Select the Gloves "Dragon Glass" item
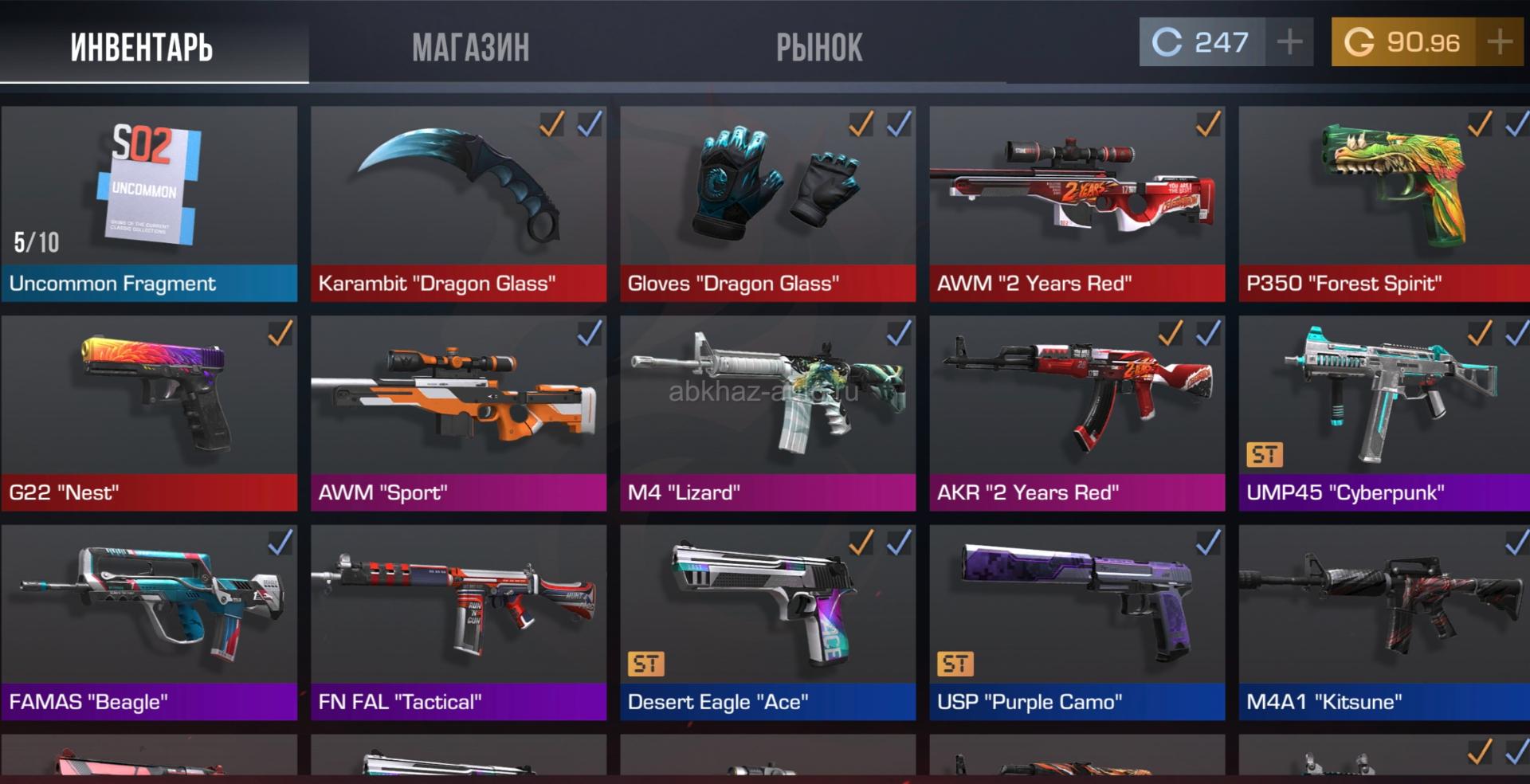The image size is (1530, 784). point(767,203)
